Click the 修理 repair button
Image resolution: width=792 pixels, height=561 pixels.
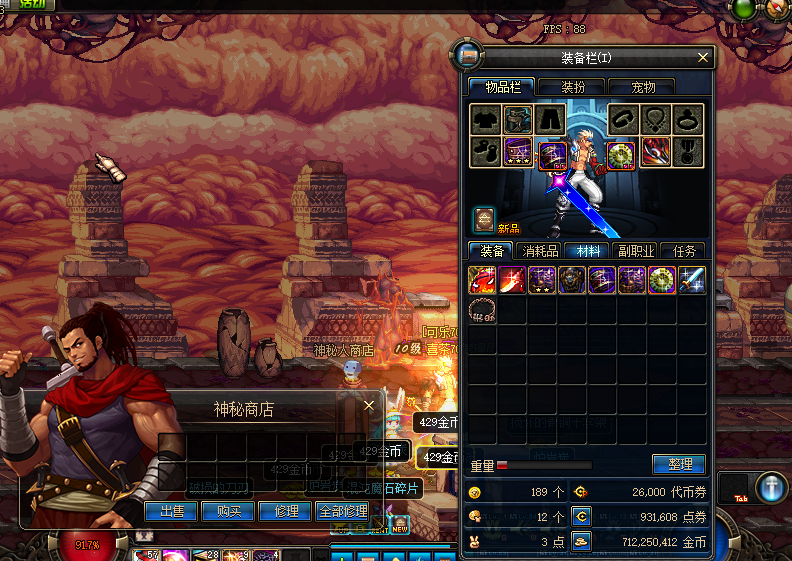[x=285, y=511]
